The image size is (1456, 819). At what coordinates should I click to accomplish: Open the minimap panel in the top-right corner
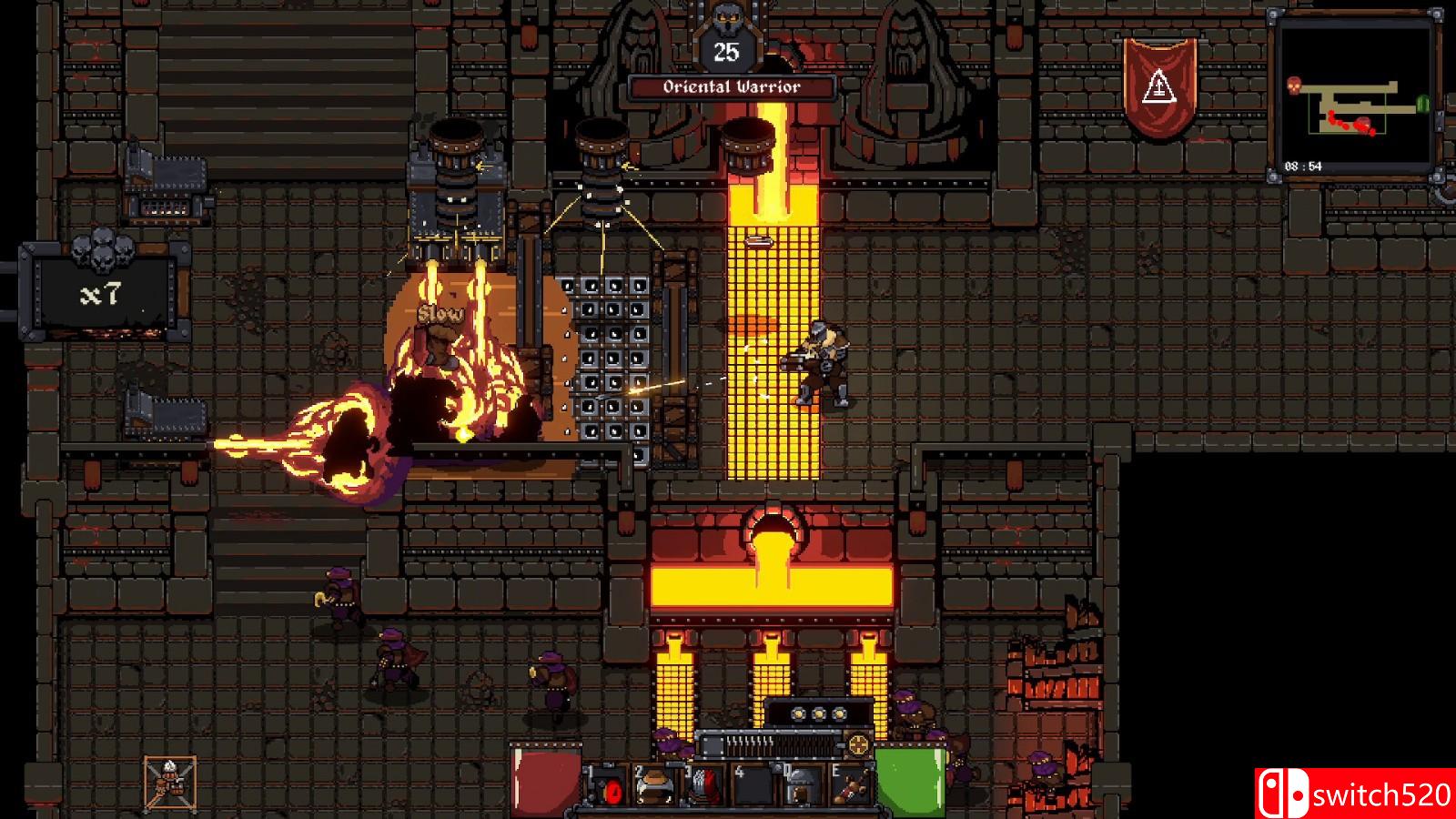click(x=1354, y=91)
